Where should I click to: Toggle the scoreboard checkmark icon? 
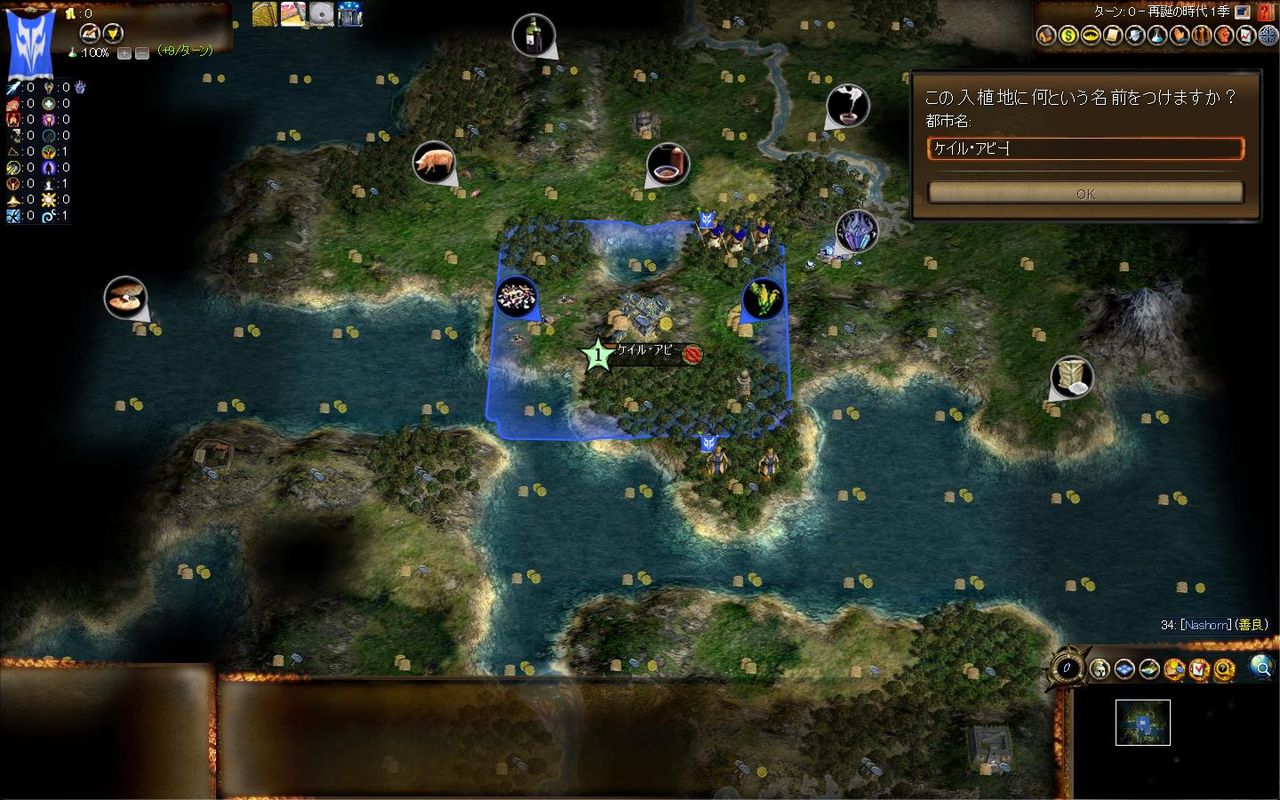pyautogui.click(x=1198, y=668)
